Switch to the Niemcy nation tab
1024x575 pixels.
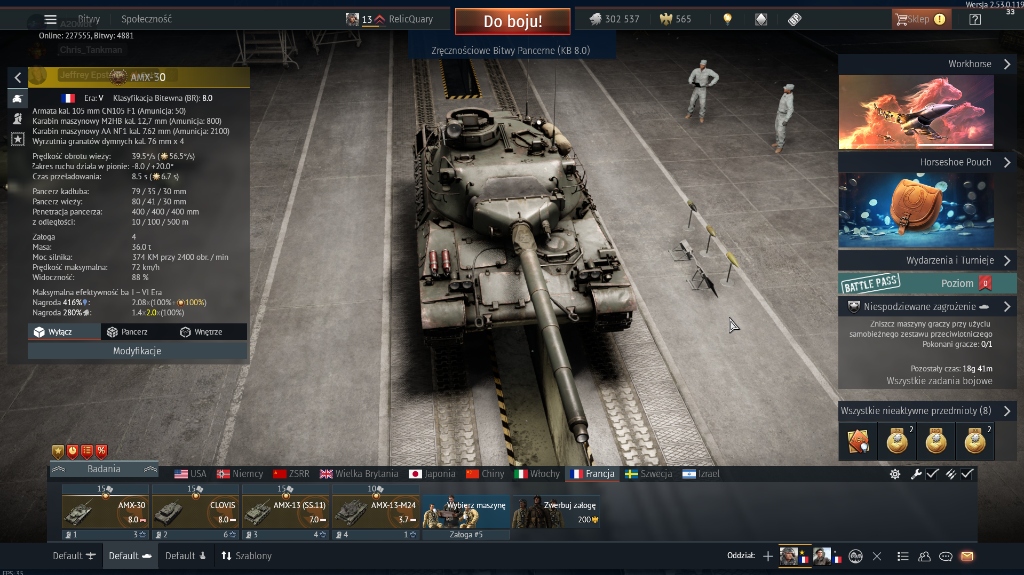point(240,474)
